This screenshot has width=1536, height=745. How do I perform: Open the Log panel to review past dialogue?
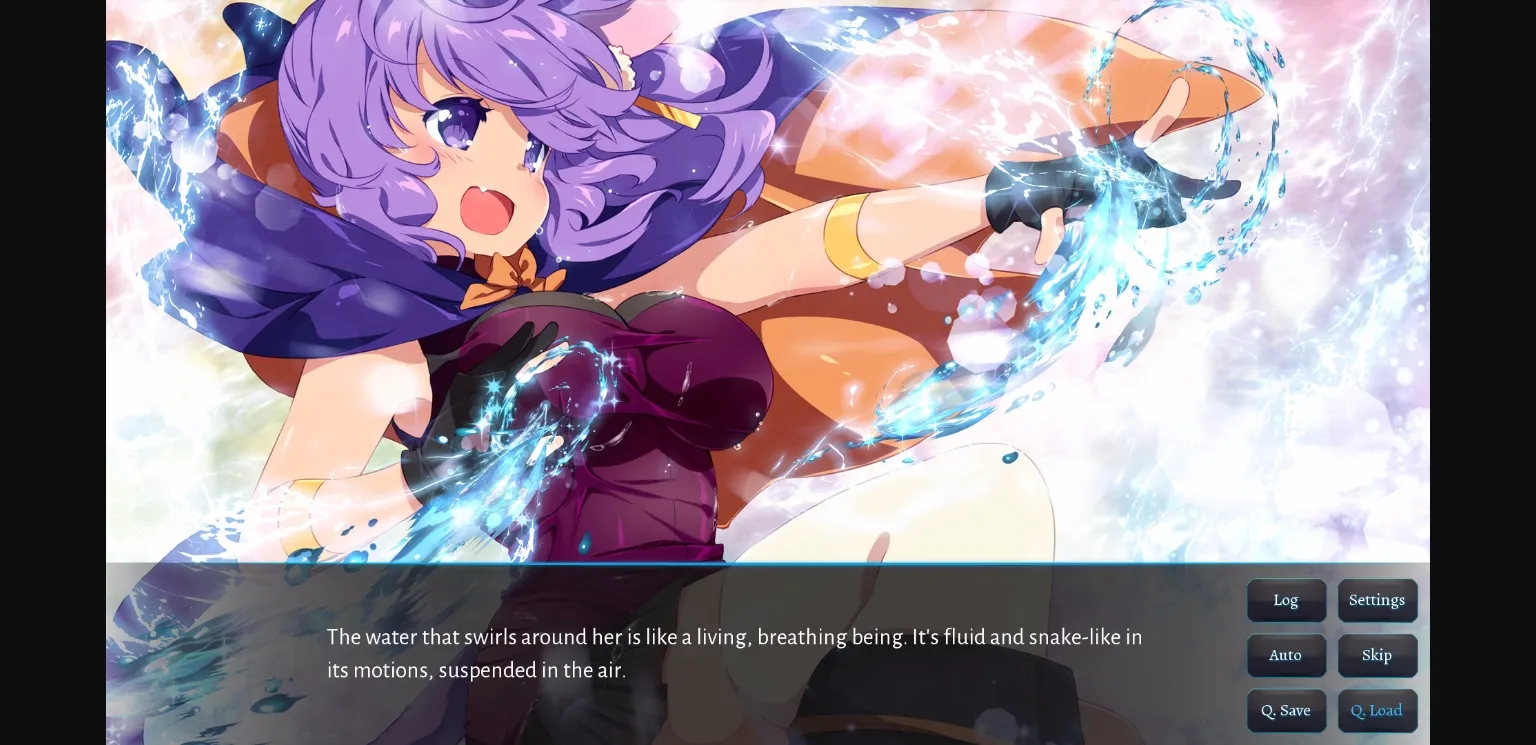click(x=1286, y=600)
